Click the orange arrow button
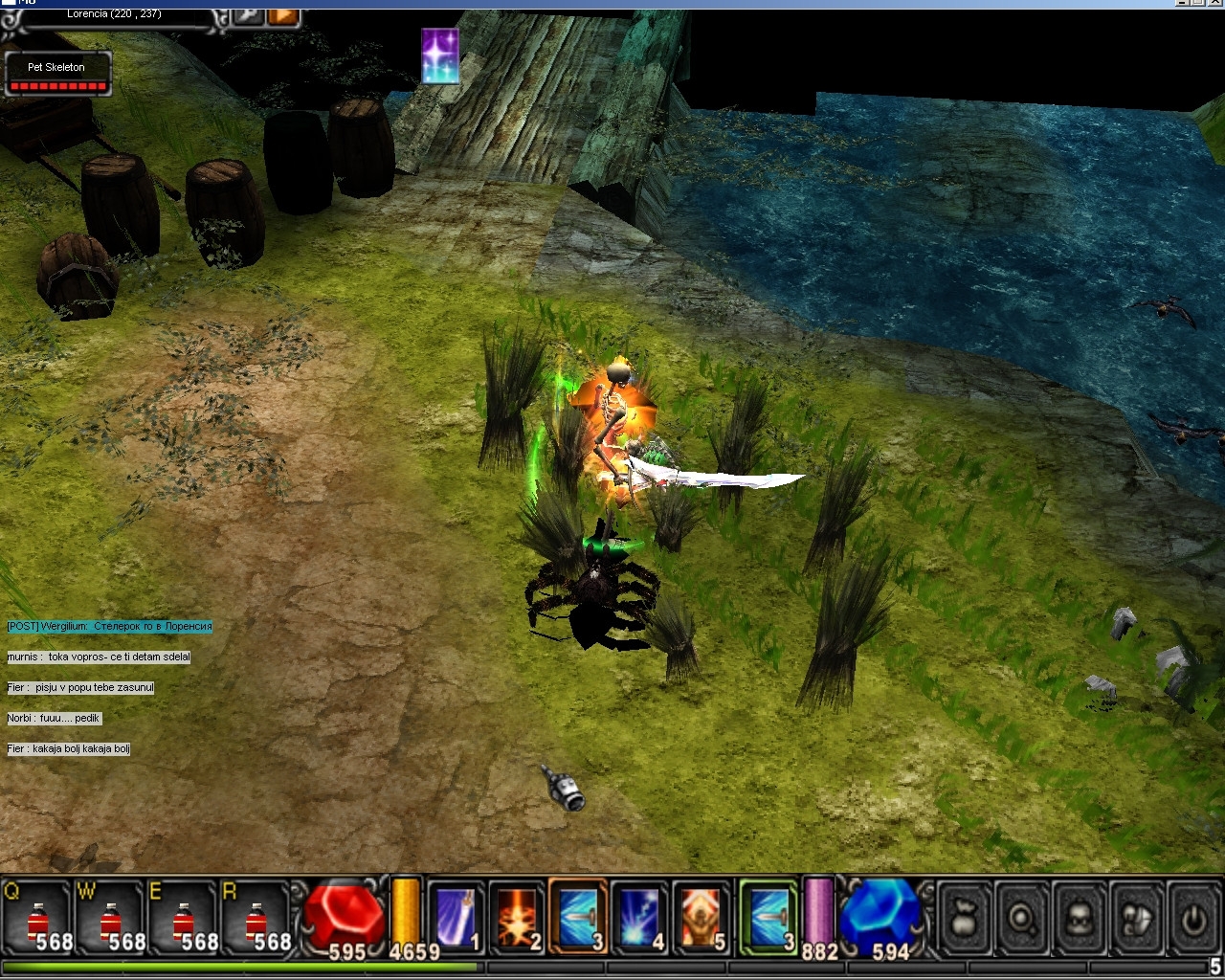The height and width of the screenshot is (980, 1225). click(283, 15)
